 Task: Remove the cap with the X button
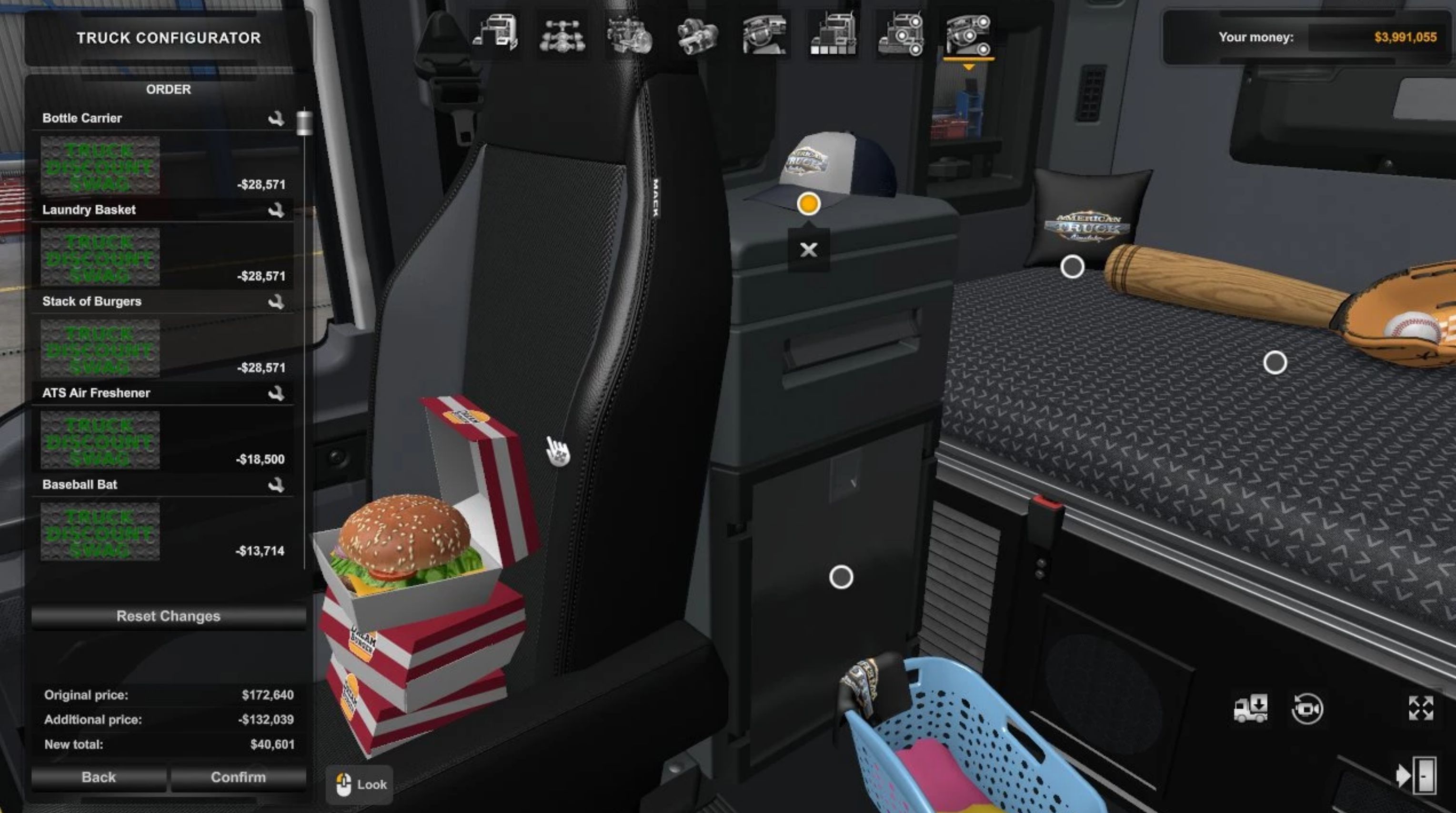click(x=809, y=250)
